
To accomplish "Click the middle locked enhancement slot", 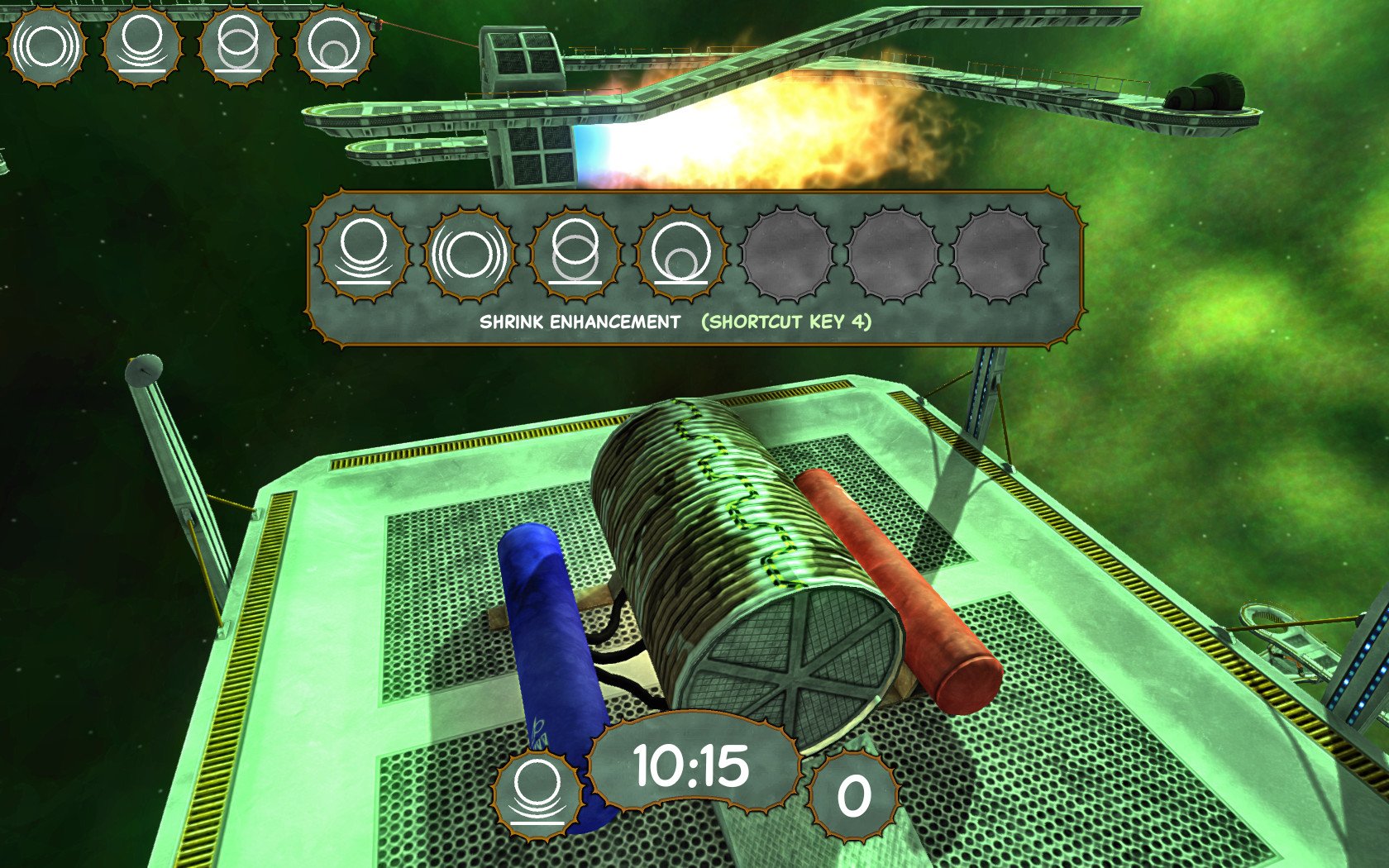I will click(x=891, y=252).
